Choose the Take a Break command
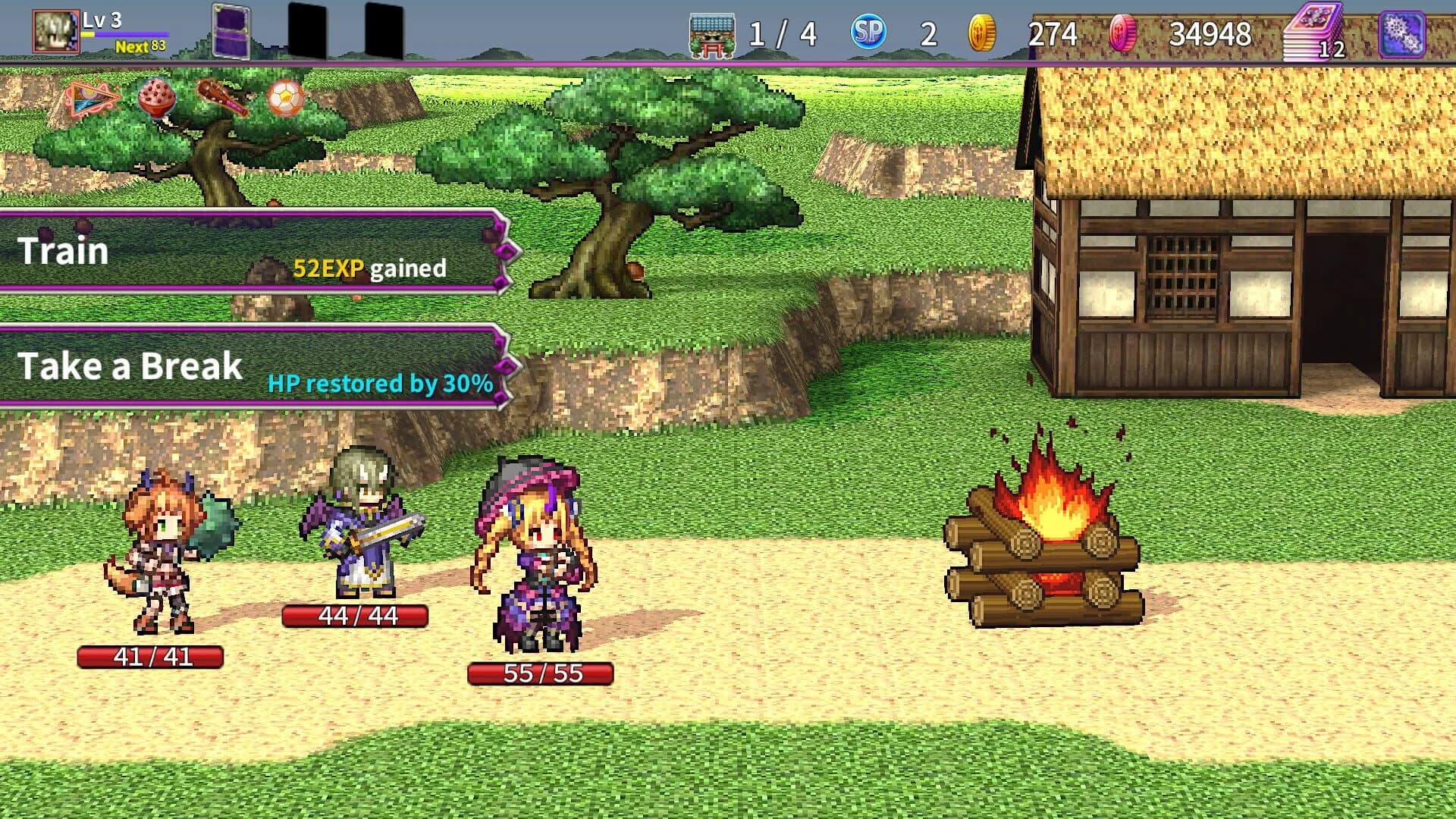The height and width of the screenshot is (819, 1456). 131,366
